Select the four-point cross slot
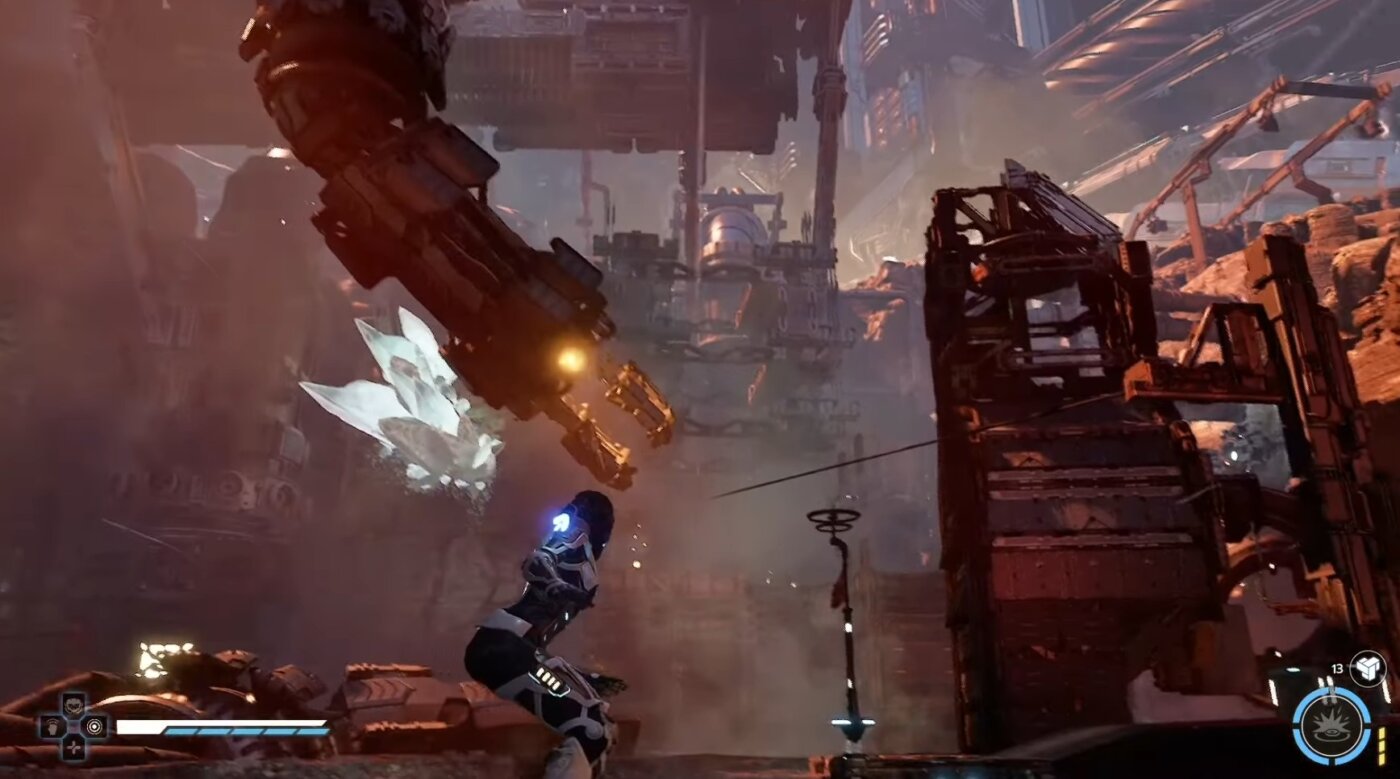Screen dimensions: 1400x779 point(73,746)
